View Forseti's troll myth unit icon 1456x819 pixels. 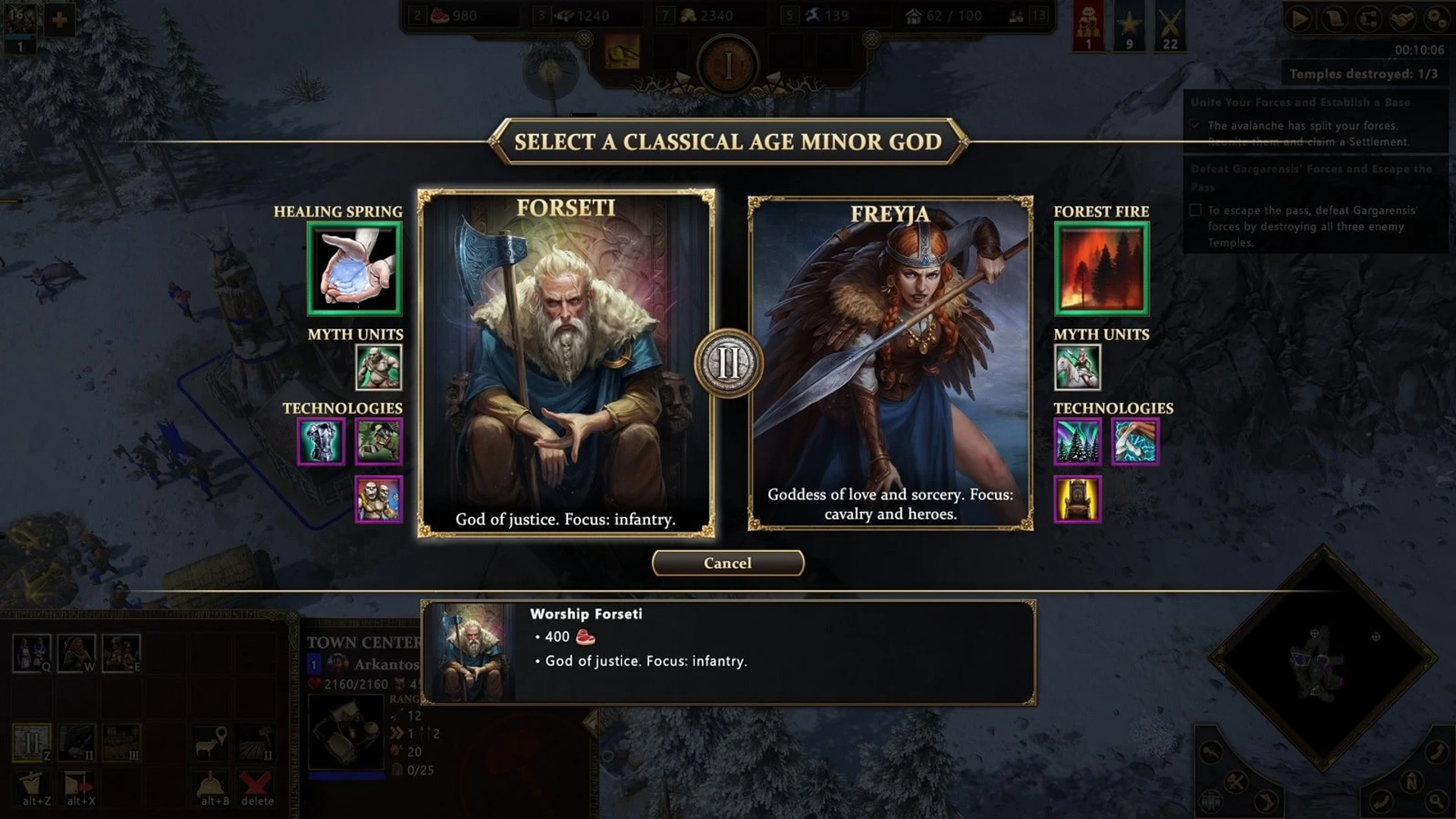[x=378, y=368]
